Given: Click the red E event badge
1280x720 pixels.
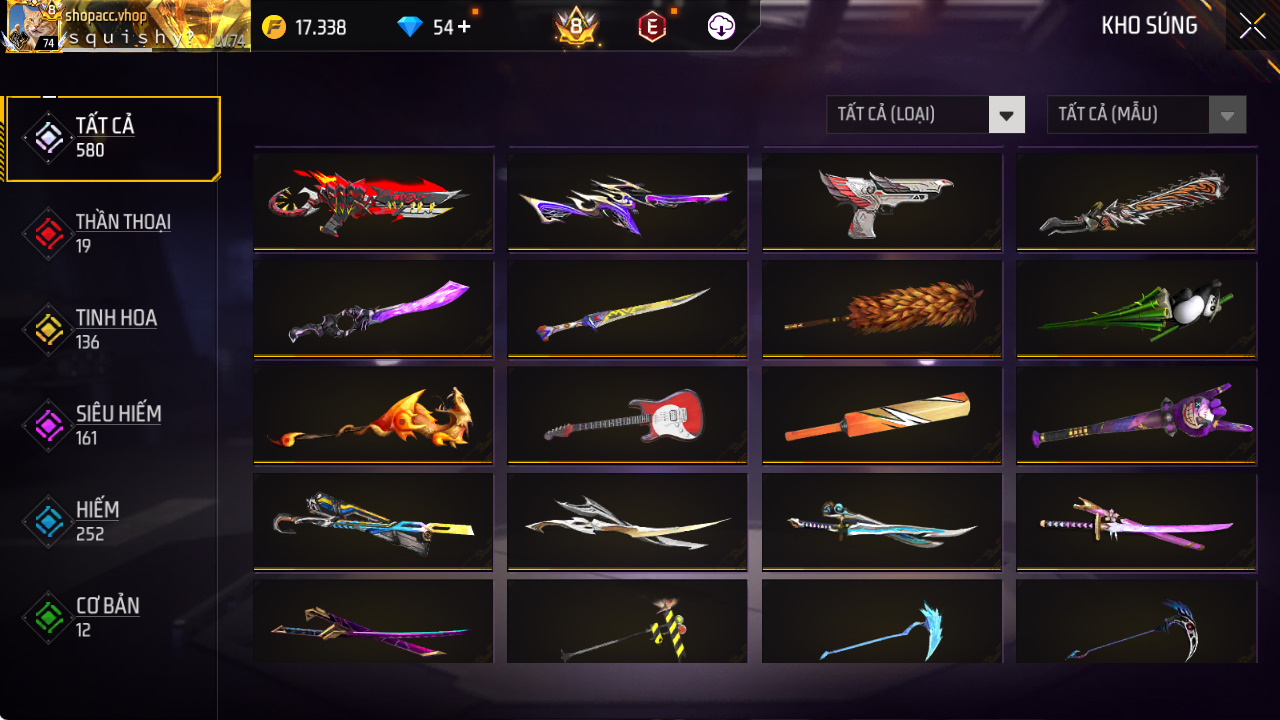Looking at the screenshot, I should [x=651, y=27].
